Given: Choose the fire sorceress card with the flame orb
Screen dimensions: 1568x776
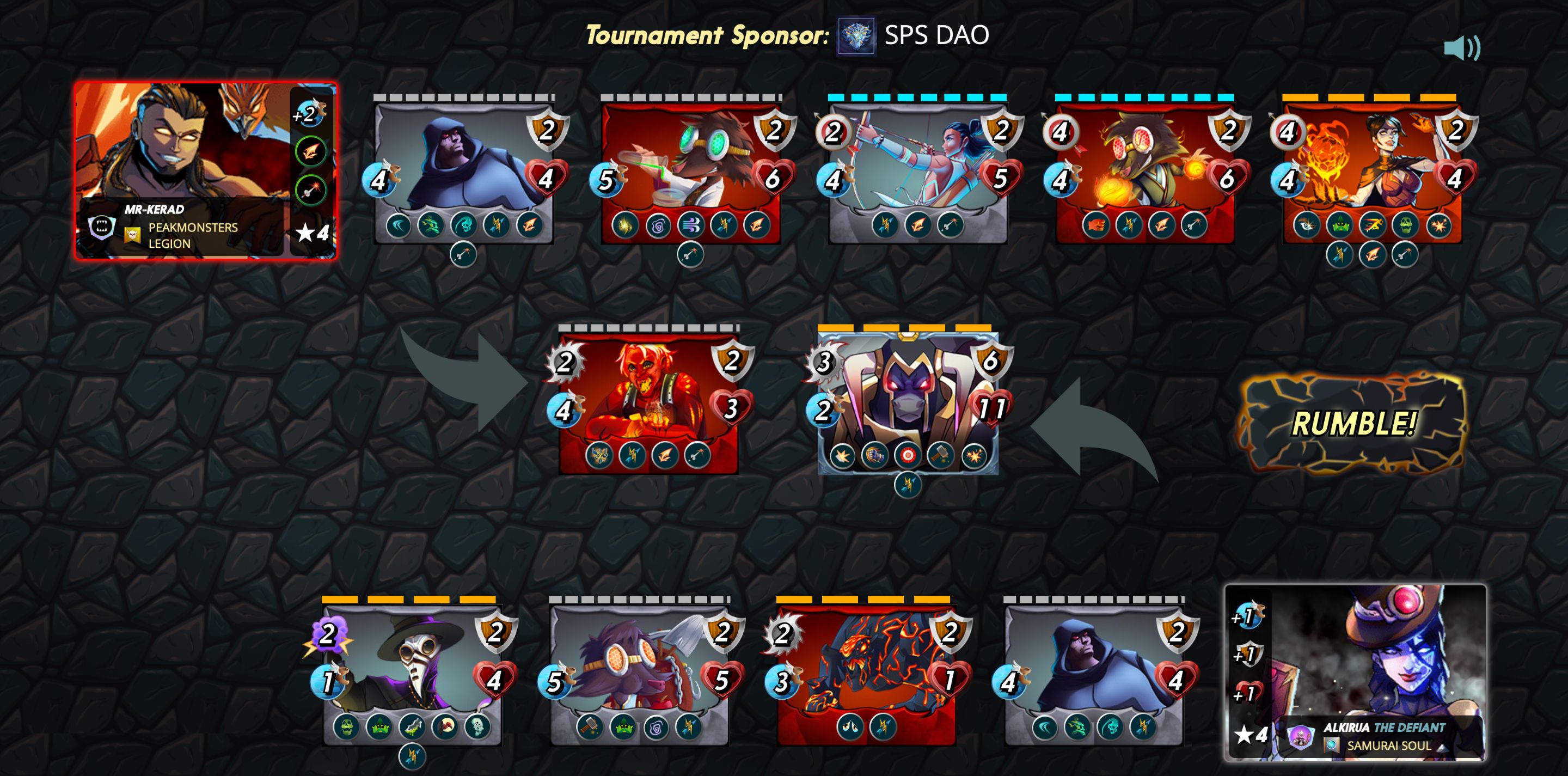Looking at the screenshot, I should pyautogui.click(x=1372, y=170).
